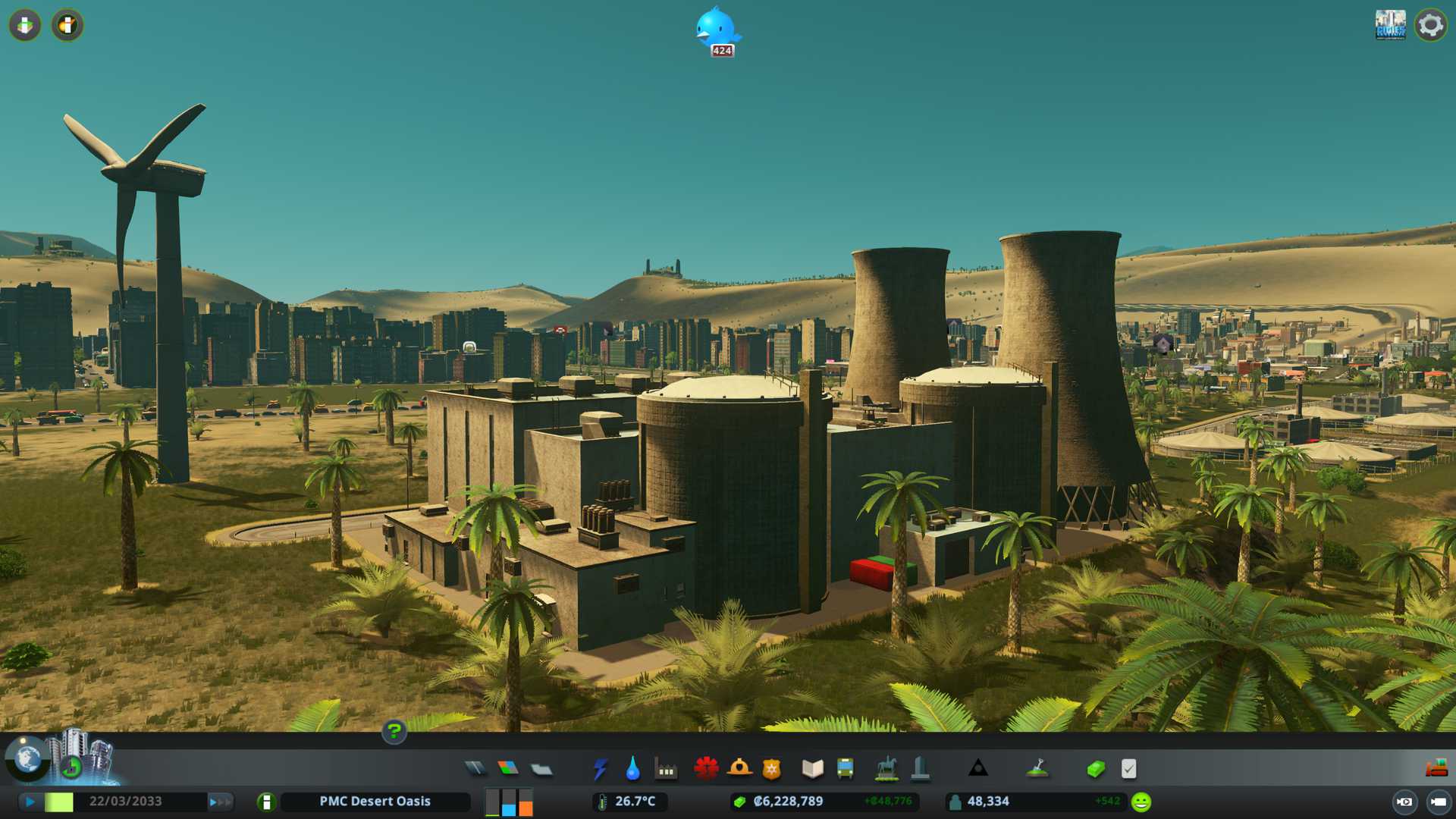Open the Roads build menu

475,769
